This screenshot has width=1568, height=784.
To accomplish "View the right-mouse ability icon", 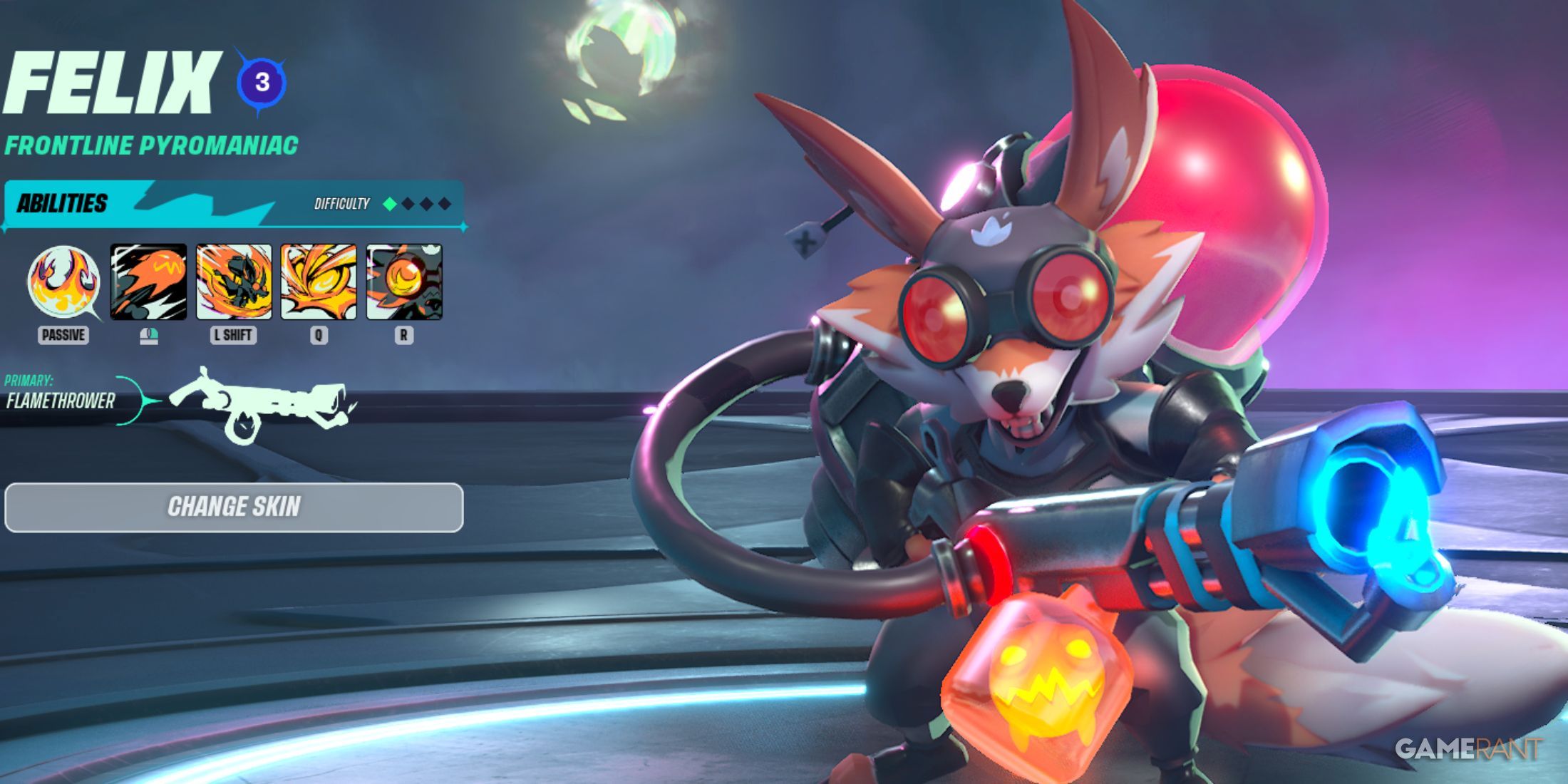I will click(148, 282).
